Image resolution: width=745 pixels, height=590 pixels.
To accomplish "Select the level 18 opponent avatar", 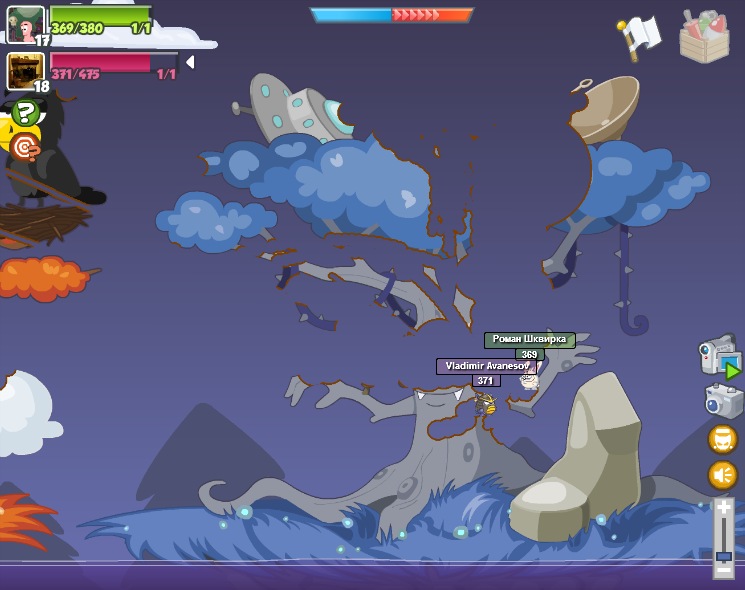I will click(x=25, y=71).
